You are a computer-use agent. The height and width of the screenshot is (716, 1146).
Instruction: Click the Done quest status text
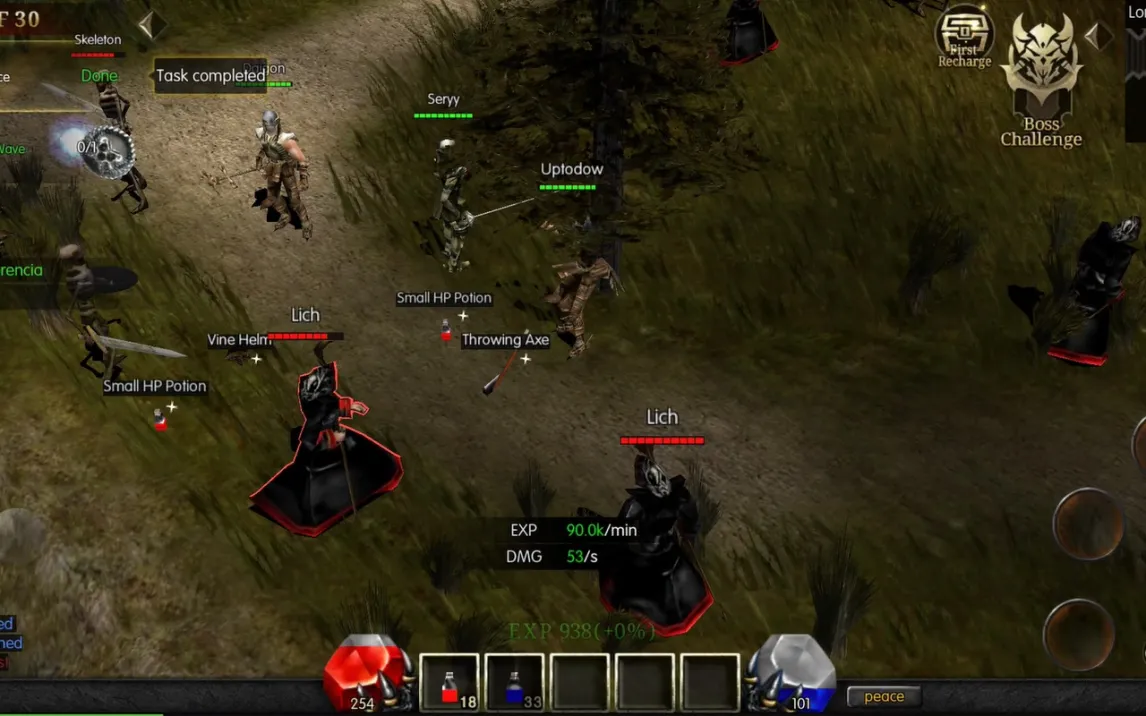(99, 76)
